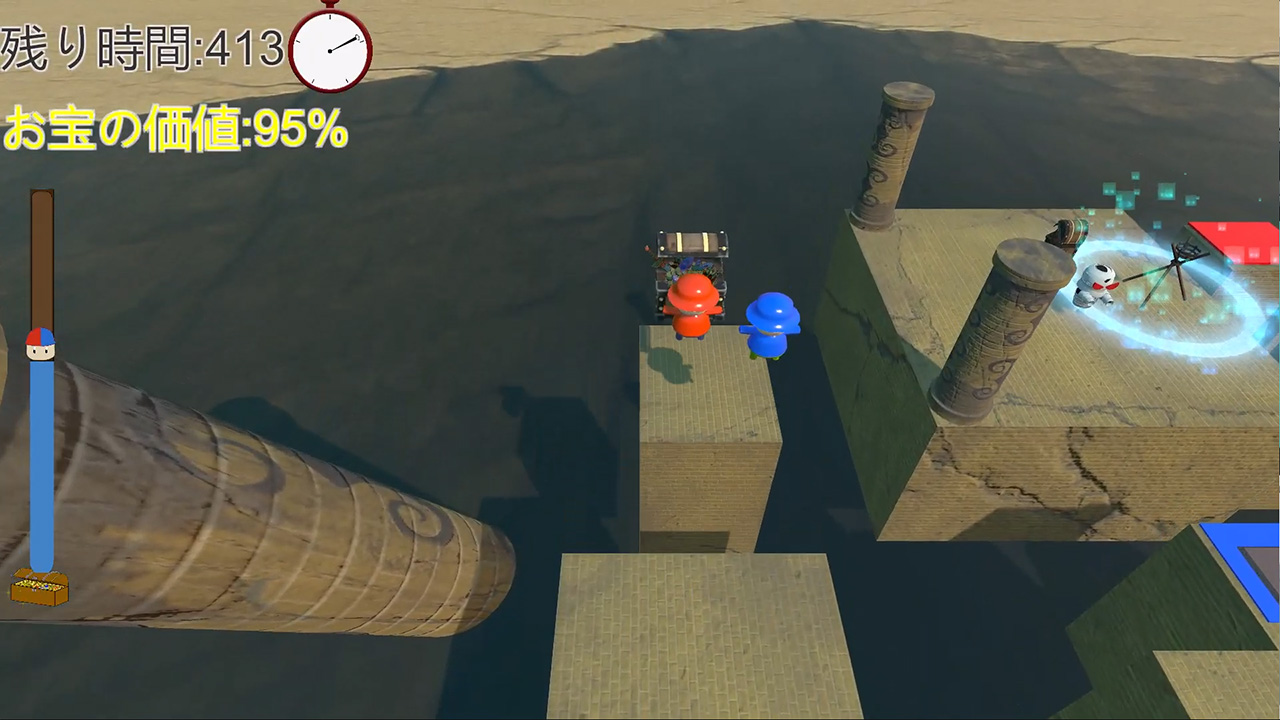Click the stopwatch timer icon
Viewport: 1280px width, 720px height.
[x=330, y=48]
